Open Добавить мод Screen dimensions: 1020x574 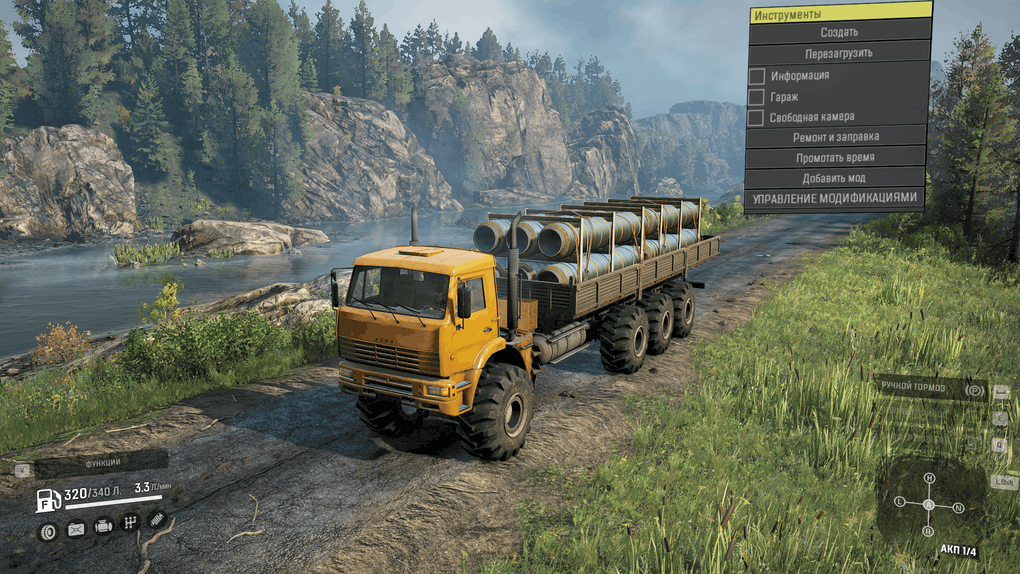click(835, 178)
